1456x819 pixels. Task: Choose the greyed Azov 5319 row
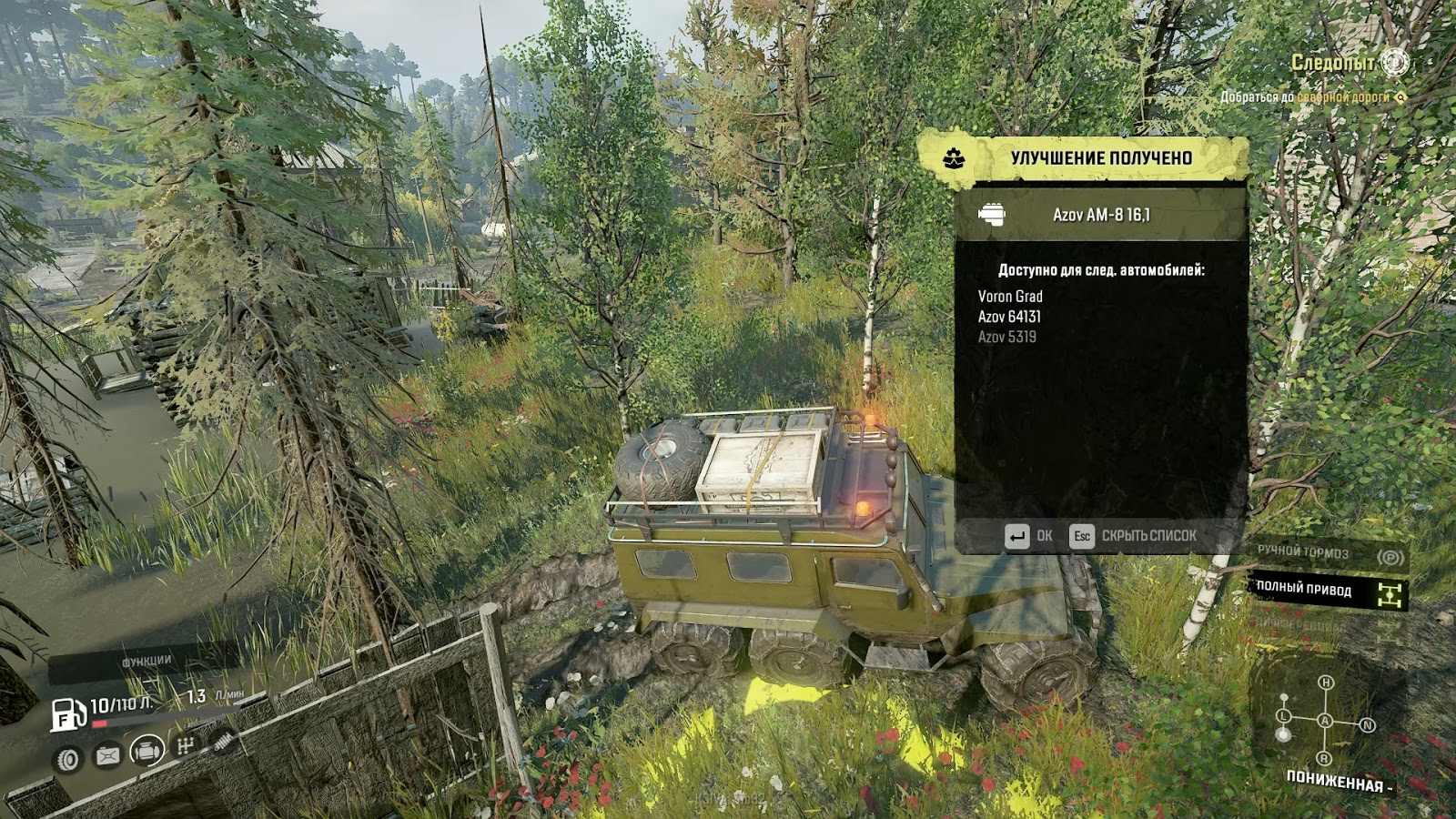(1006, 337)
